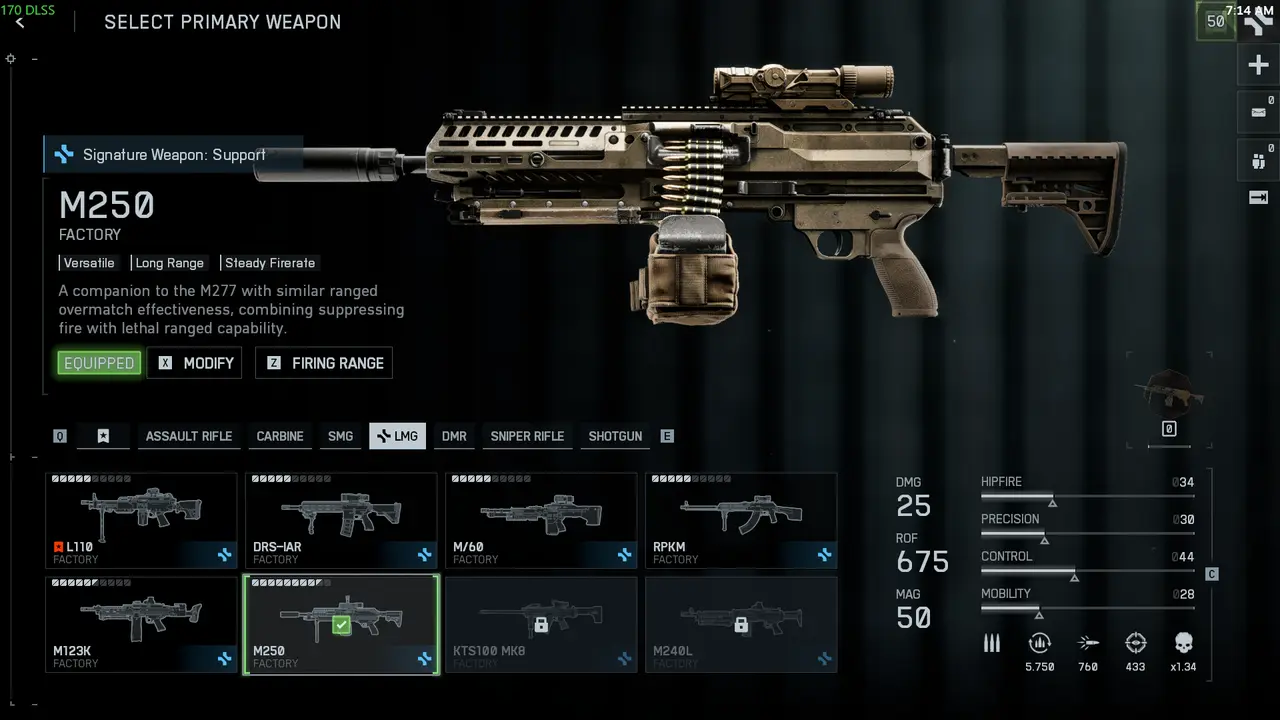The width and height of the screenshot is (1280, 720).
Task: Switch to the Shotgun tab
Action: pyautogui.click(x=615, y=436)
